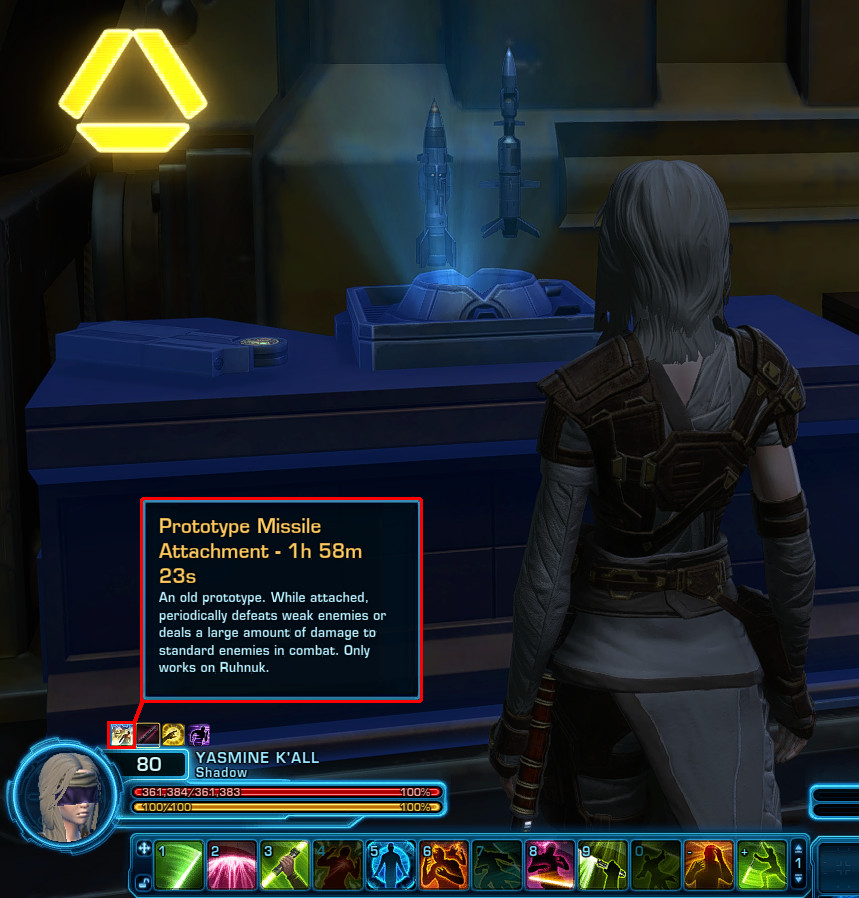Activate the orange standing figure ability in minus slot
The height and width of the screenshot is (898, 859).
click(x=709, y=865)
